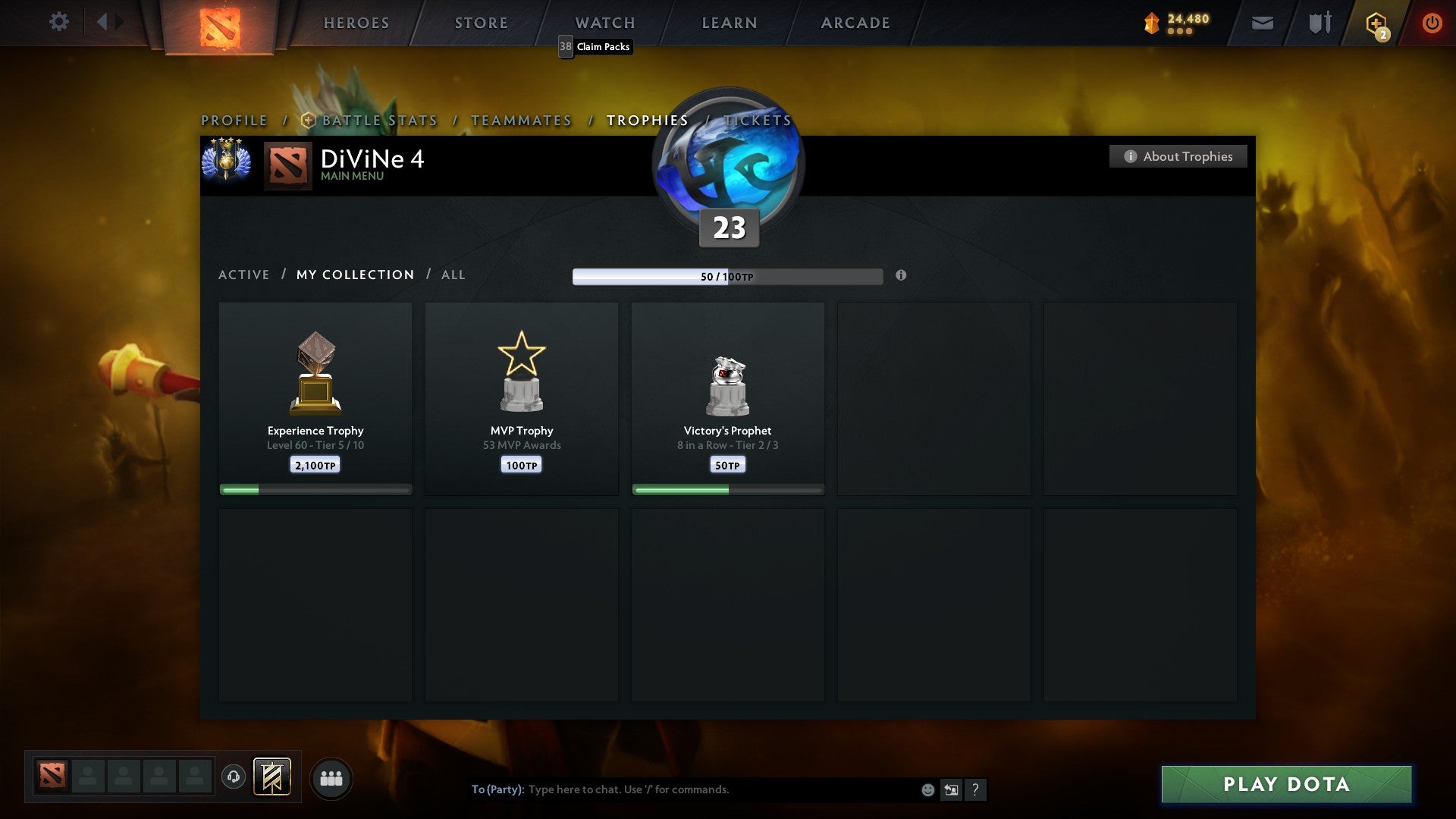Open the ARCADE menu
This screenshot has width=1456, height=819.
tap(854, 22)
